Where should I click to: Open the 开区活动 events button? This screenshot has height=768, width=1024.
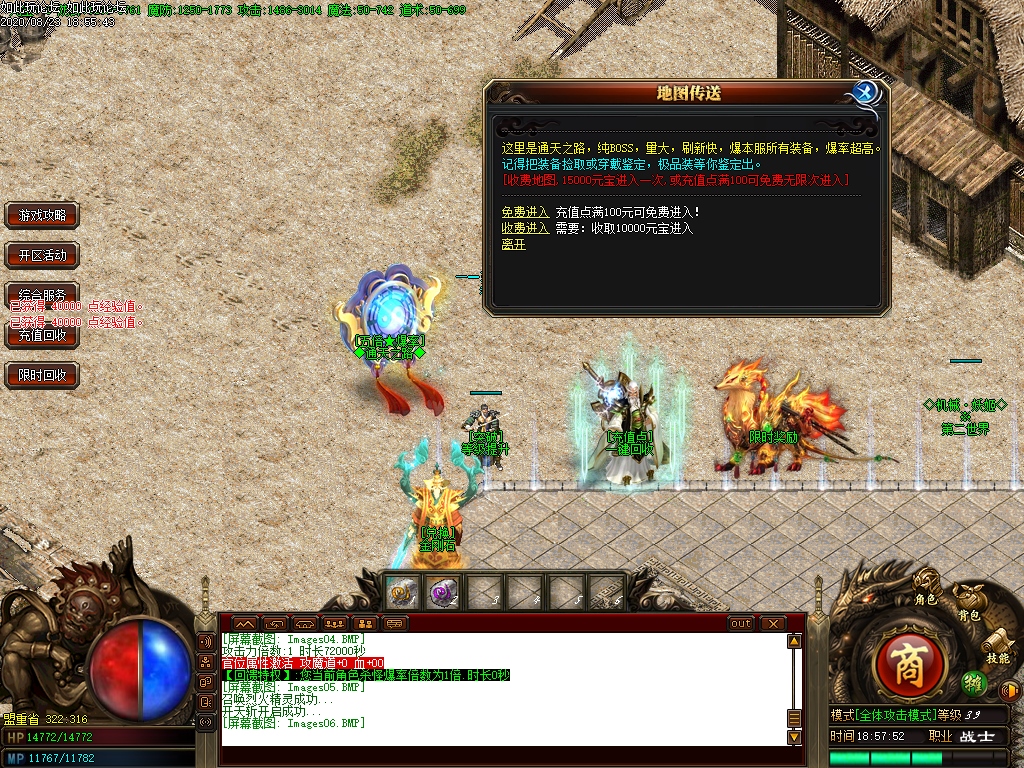[x=42, y=255]
